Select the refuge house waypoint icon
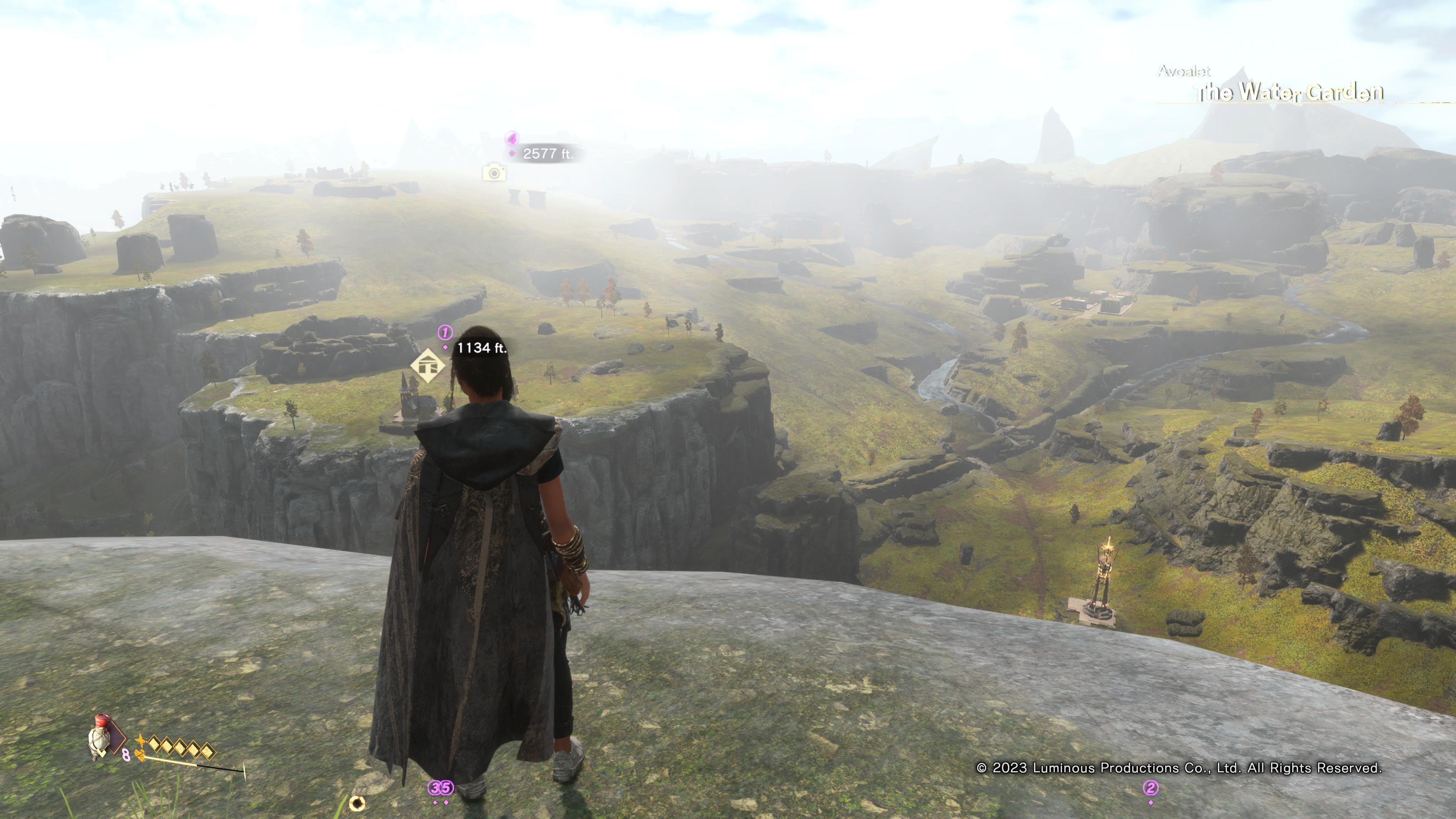The height and width of the screenshot is (819, 1456). (x=428, y=366)
